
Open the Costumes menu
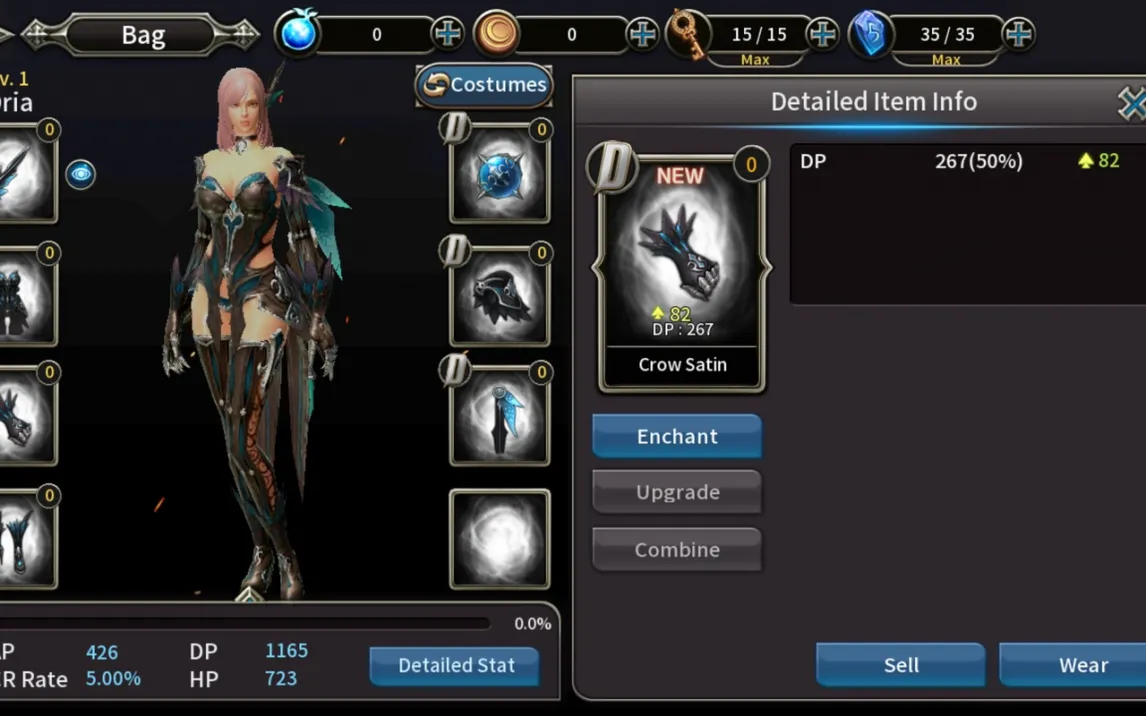coord(485,85)
